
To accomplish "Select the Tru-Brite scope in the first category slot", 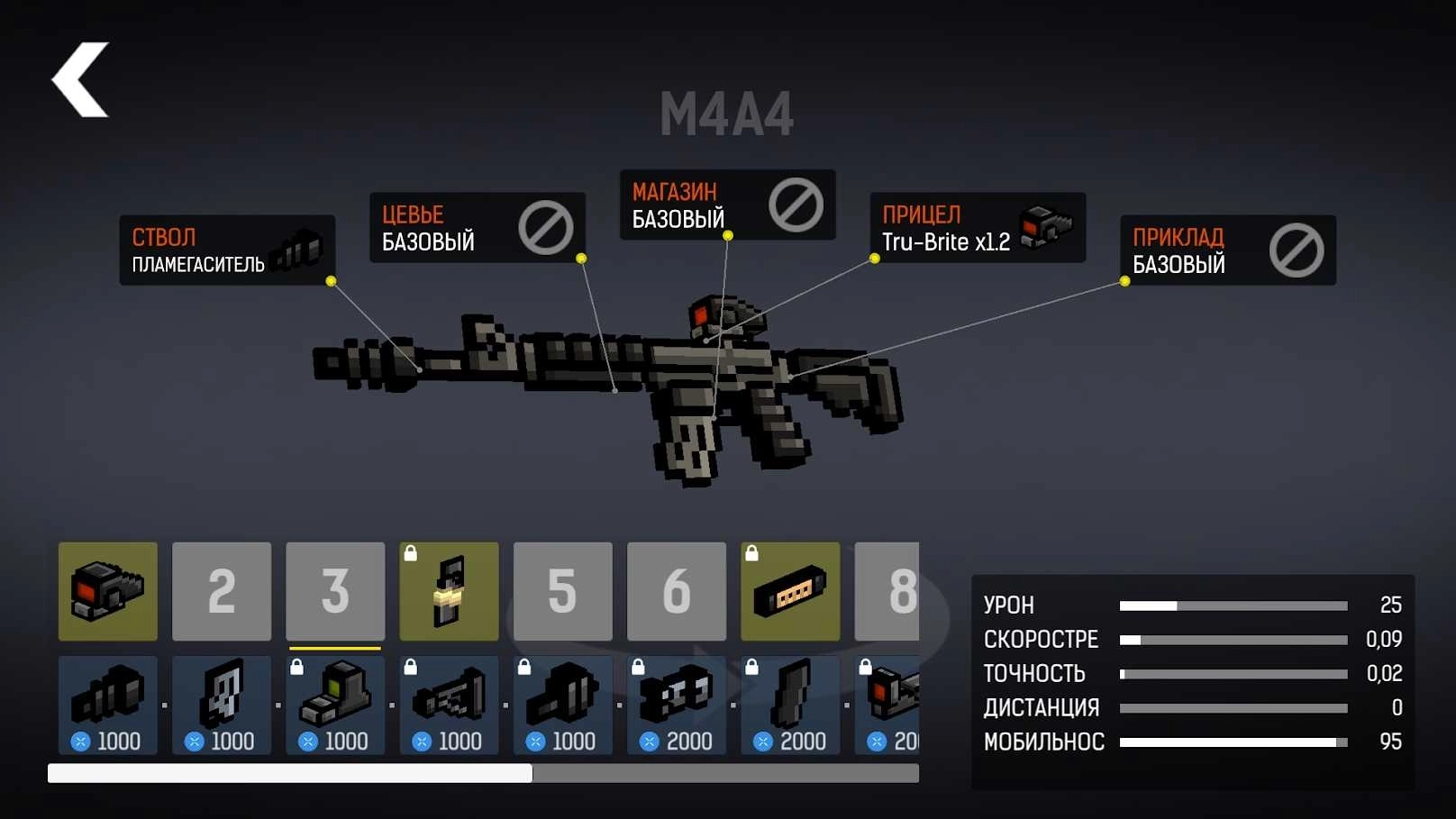I will click(107, 593).
